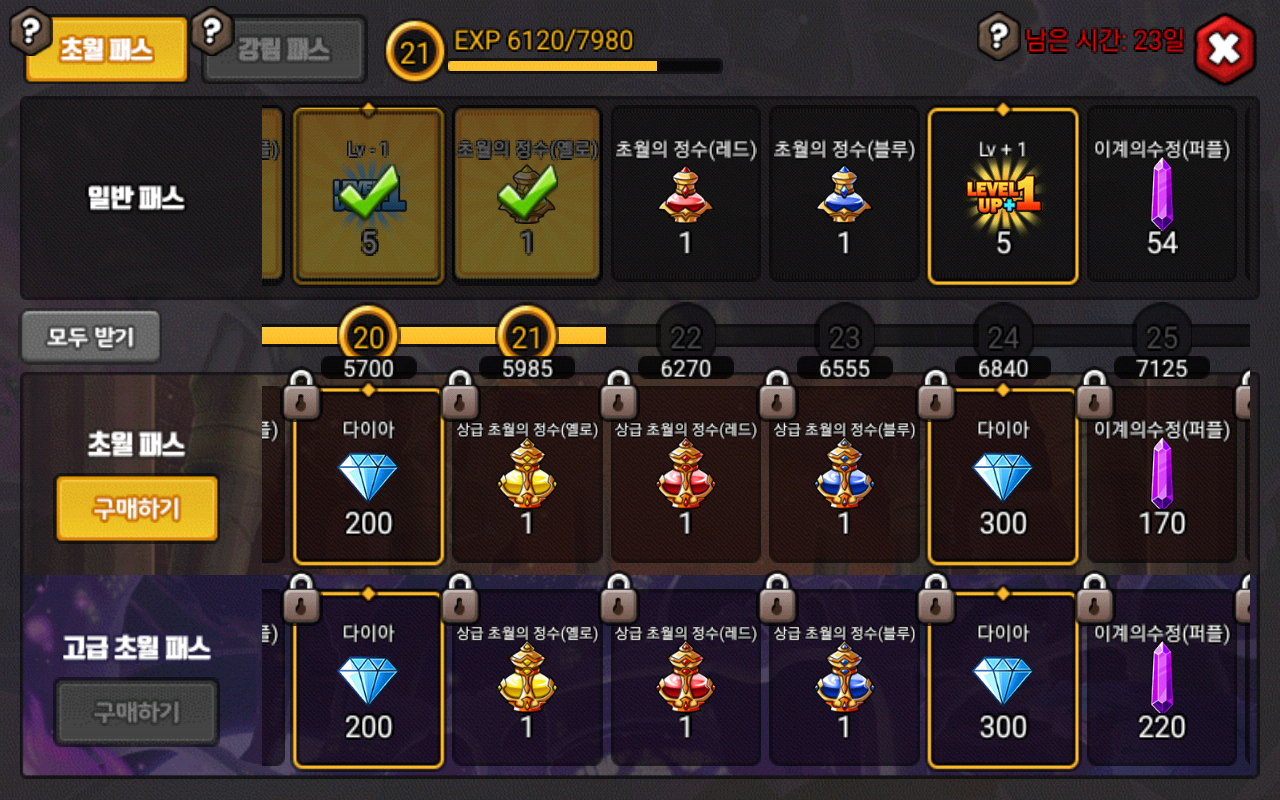Open help icon beside remaining time
1280x800 pixels.
pyautogui.click(x=997, y=36)
